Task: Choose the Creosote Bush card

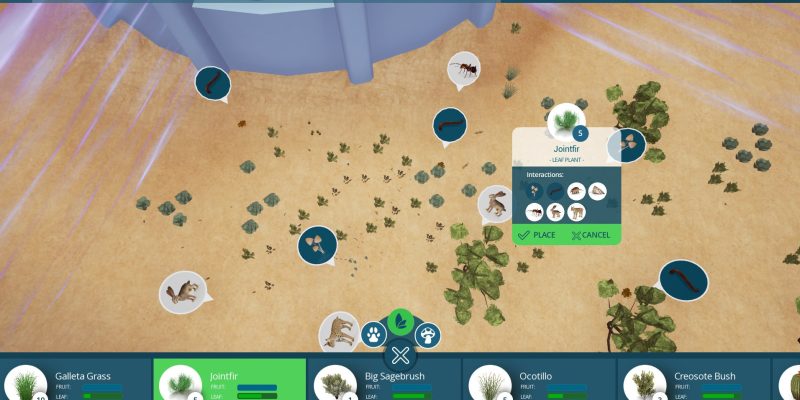Action: pos(694,381)
